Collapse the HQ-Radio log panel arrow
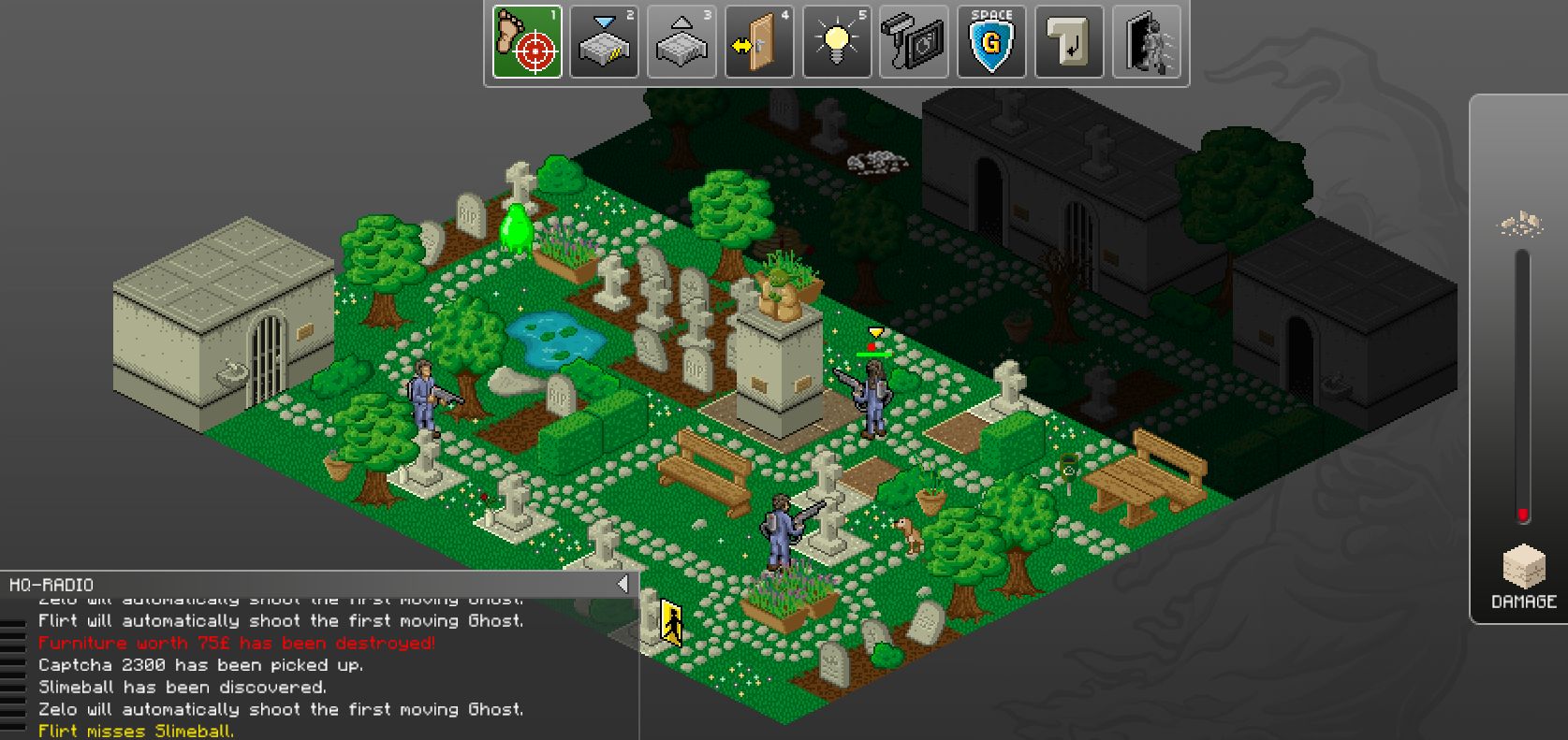 point(623,585)
